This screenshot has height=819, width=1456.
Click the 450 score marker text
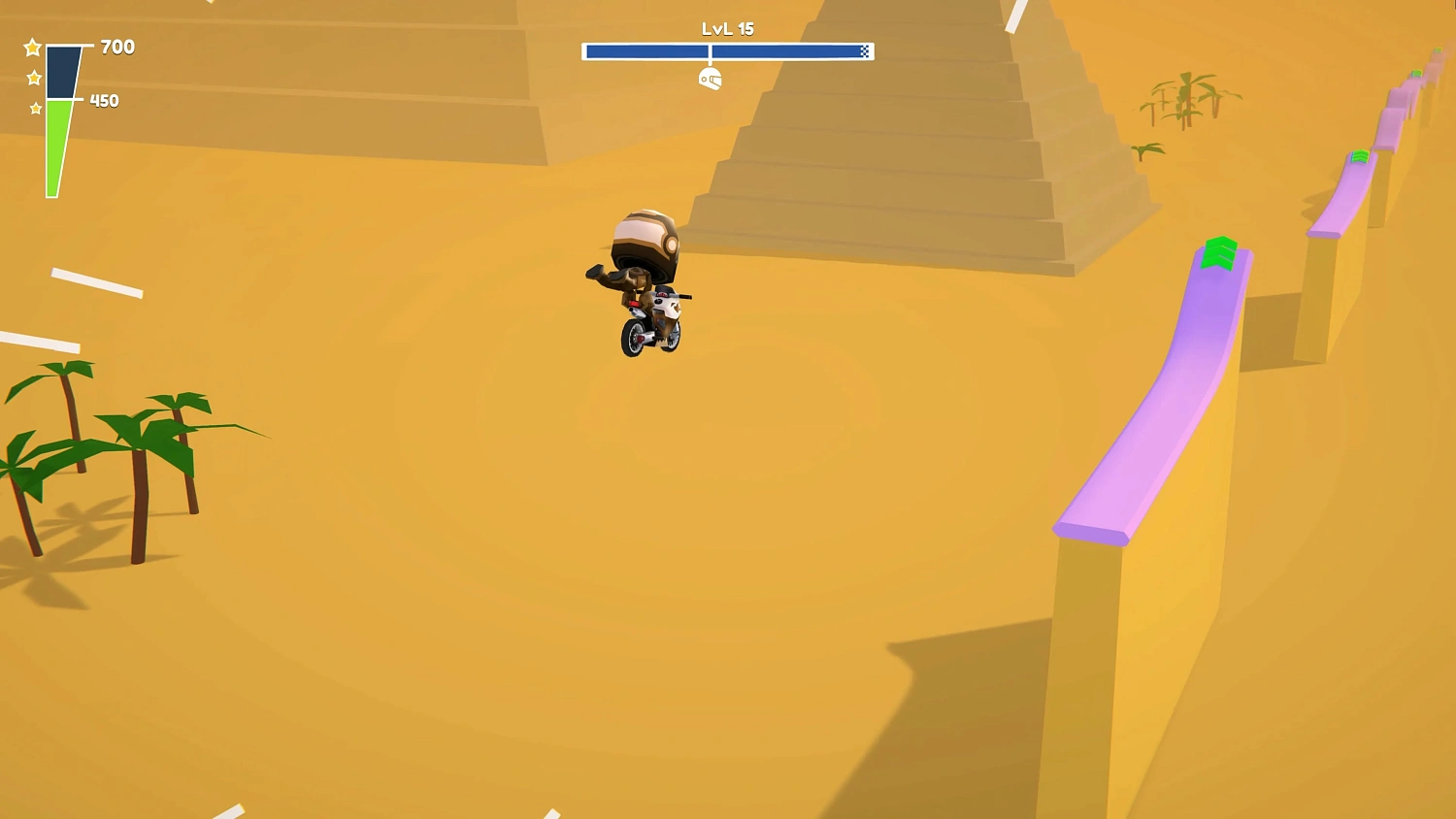pyautogui.click(x=103, y=100)
